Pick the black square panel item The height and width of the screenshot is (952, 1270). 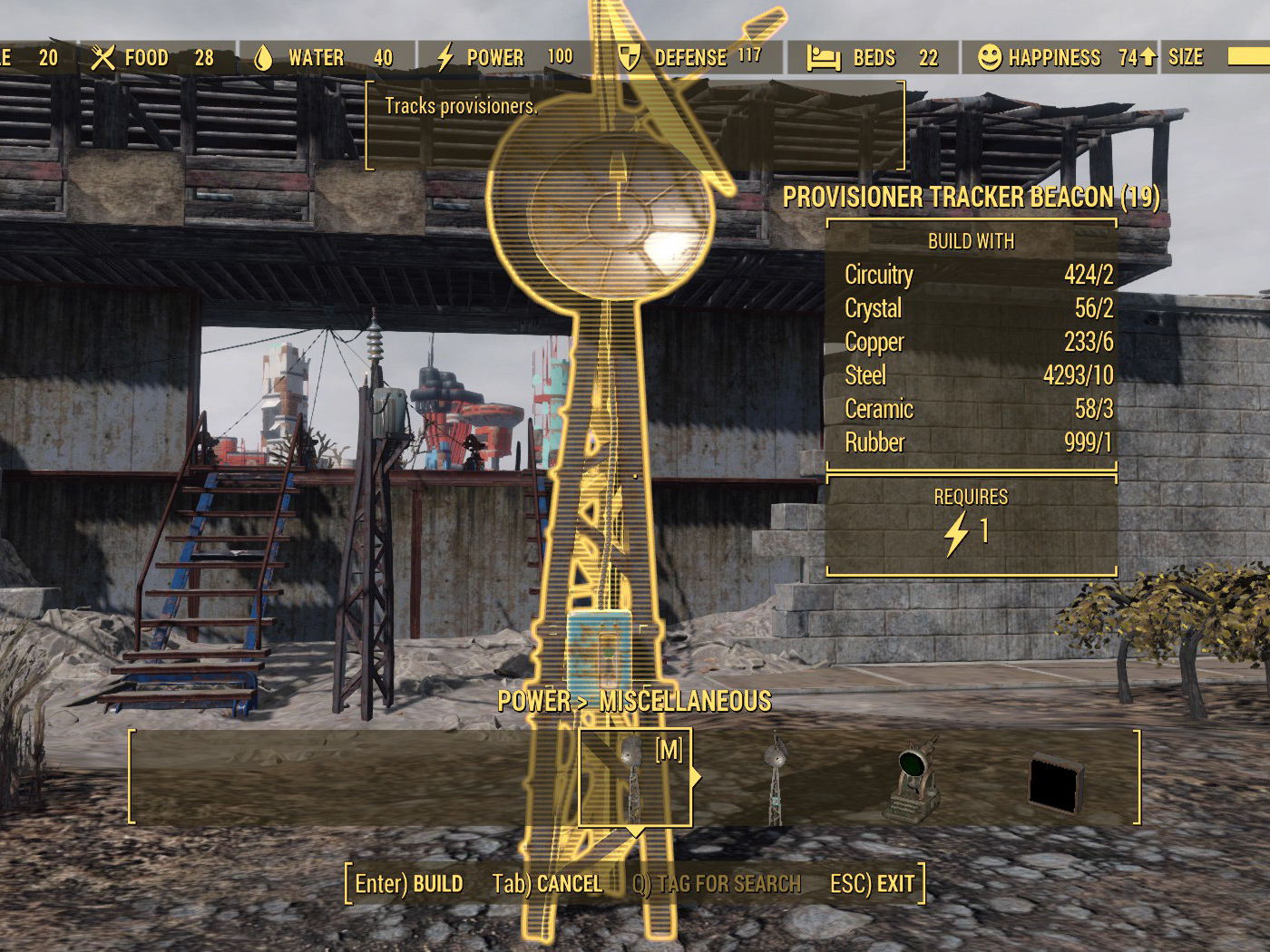(x=1056, y=782)
